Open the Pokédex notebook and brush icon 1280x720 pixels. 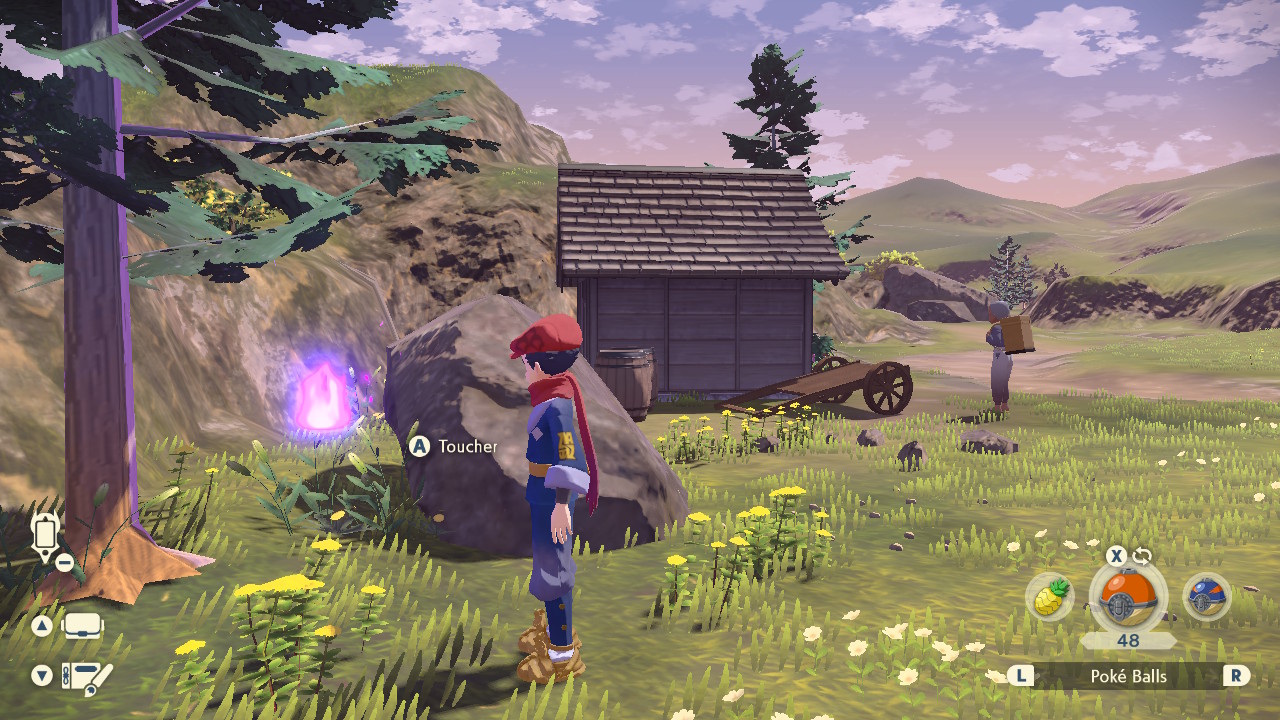tap(86, 677)
